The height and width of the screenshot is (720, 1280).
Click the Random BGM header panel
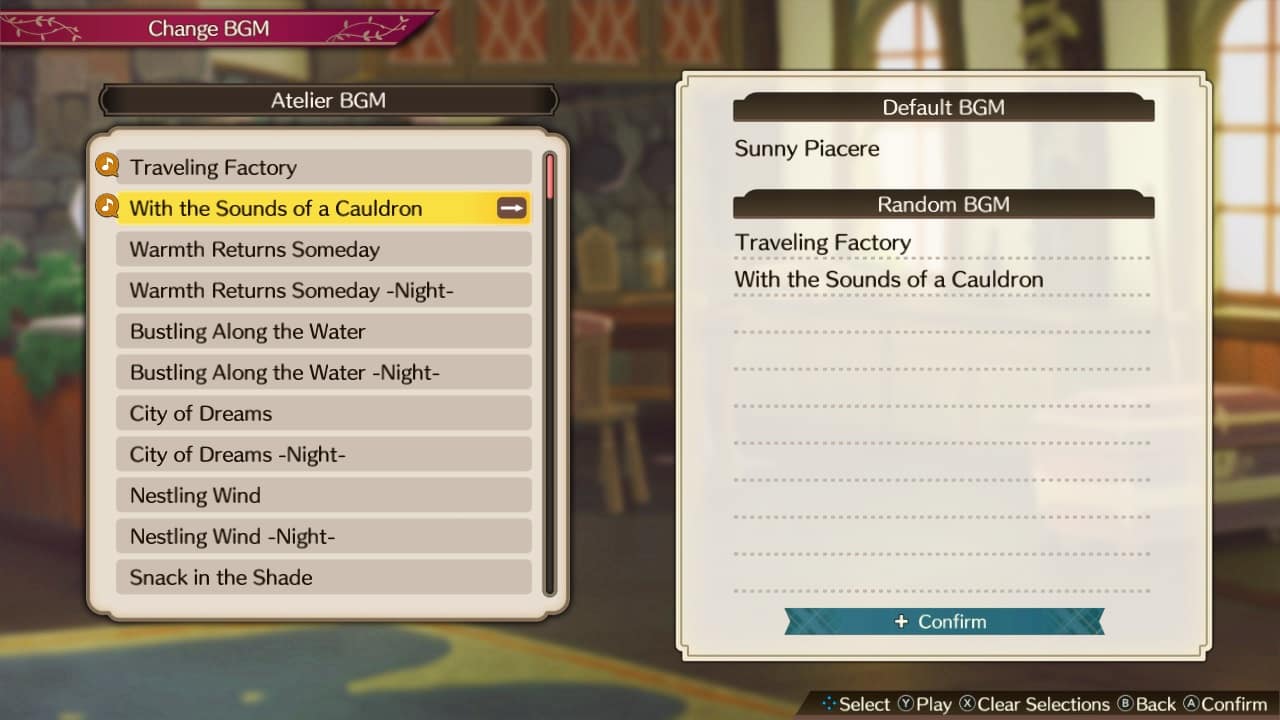click(x=942, y=204)
